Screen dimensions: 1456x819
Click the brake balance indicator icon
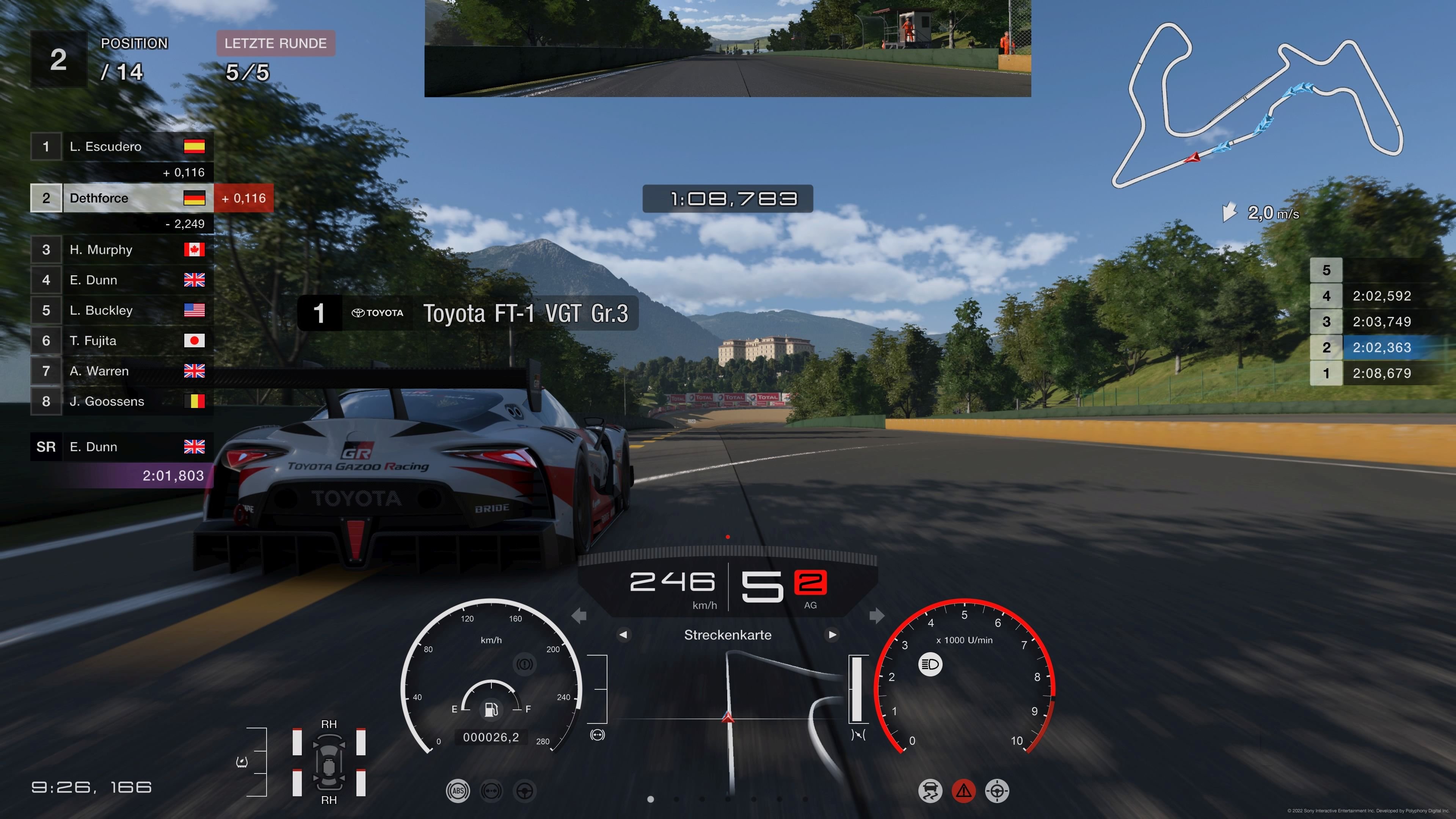(x=491, y=791)
